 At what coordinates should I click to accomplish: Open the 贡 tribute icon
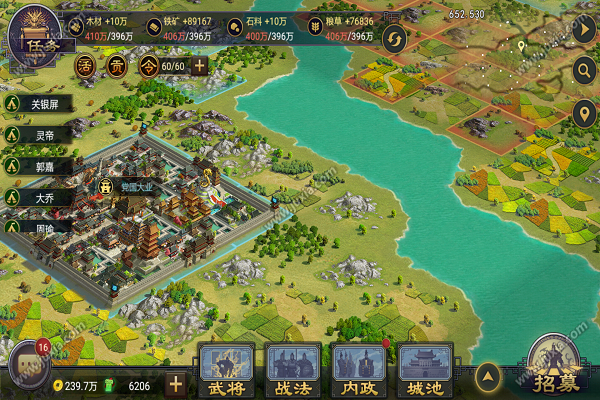tap(117, 66)
